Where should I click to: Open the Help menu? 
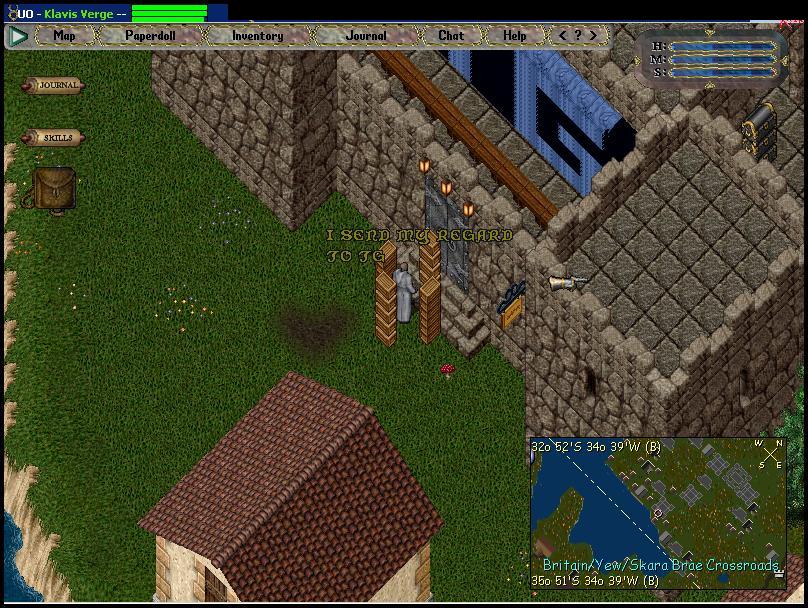pos(514,35)
